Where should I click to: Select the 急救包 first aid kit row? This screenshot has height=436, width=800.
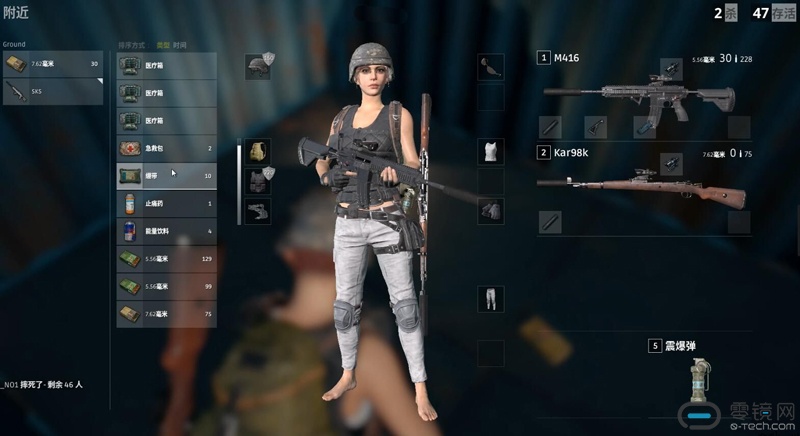pos(166,148)
